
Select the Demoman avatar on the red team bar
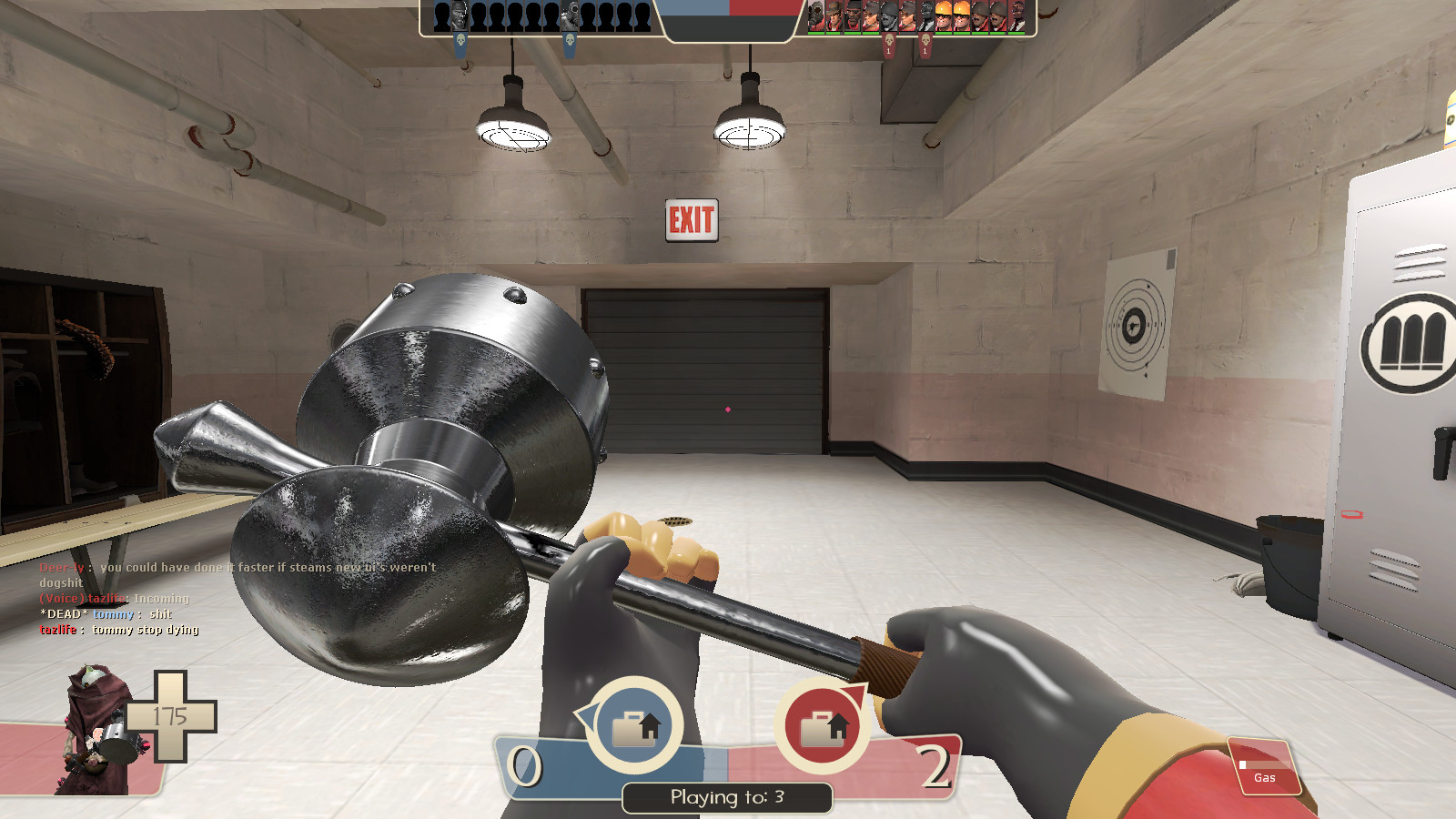tap(853, 15)
